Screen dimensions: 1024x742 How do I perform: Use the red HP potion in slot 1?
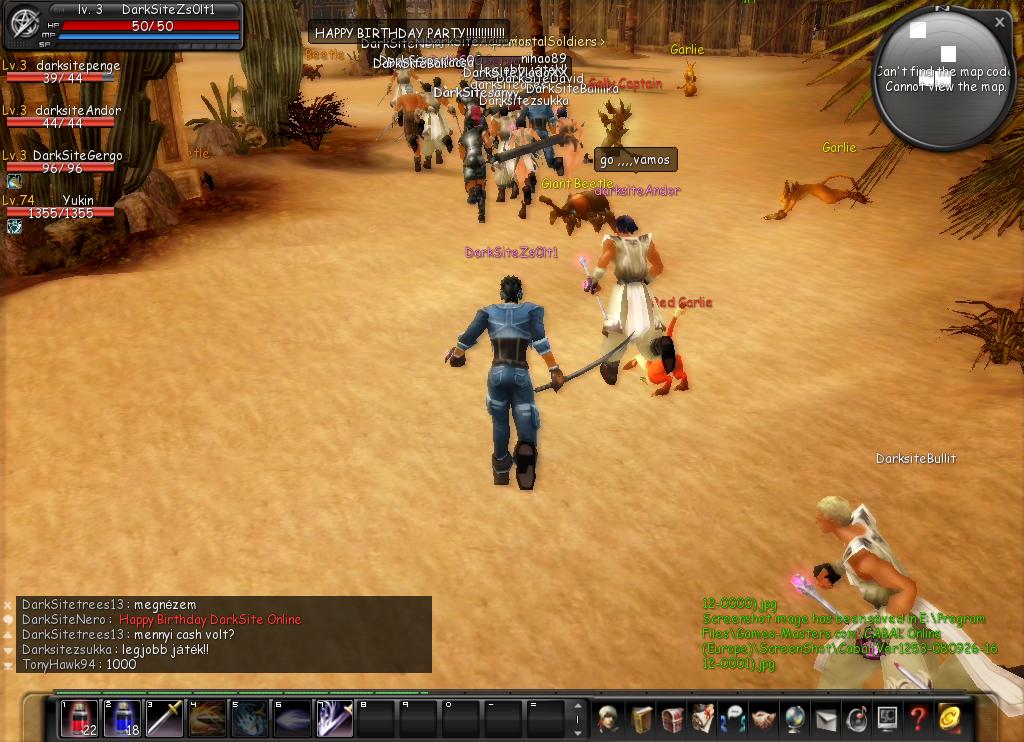[79, 718]
